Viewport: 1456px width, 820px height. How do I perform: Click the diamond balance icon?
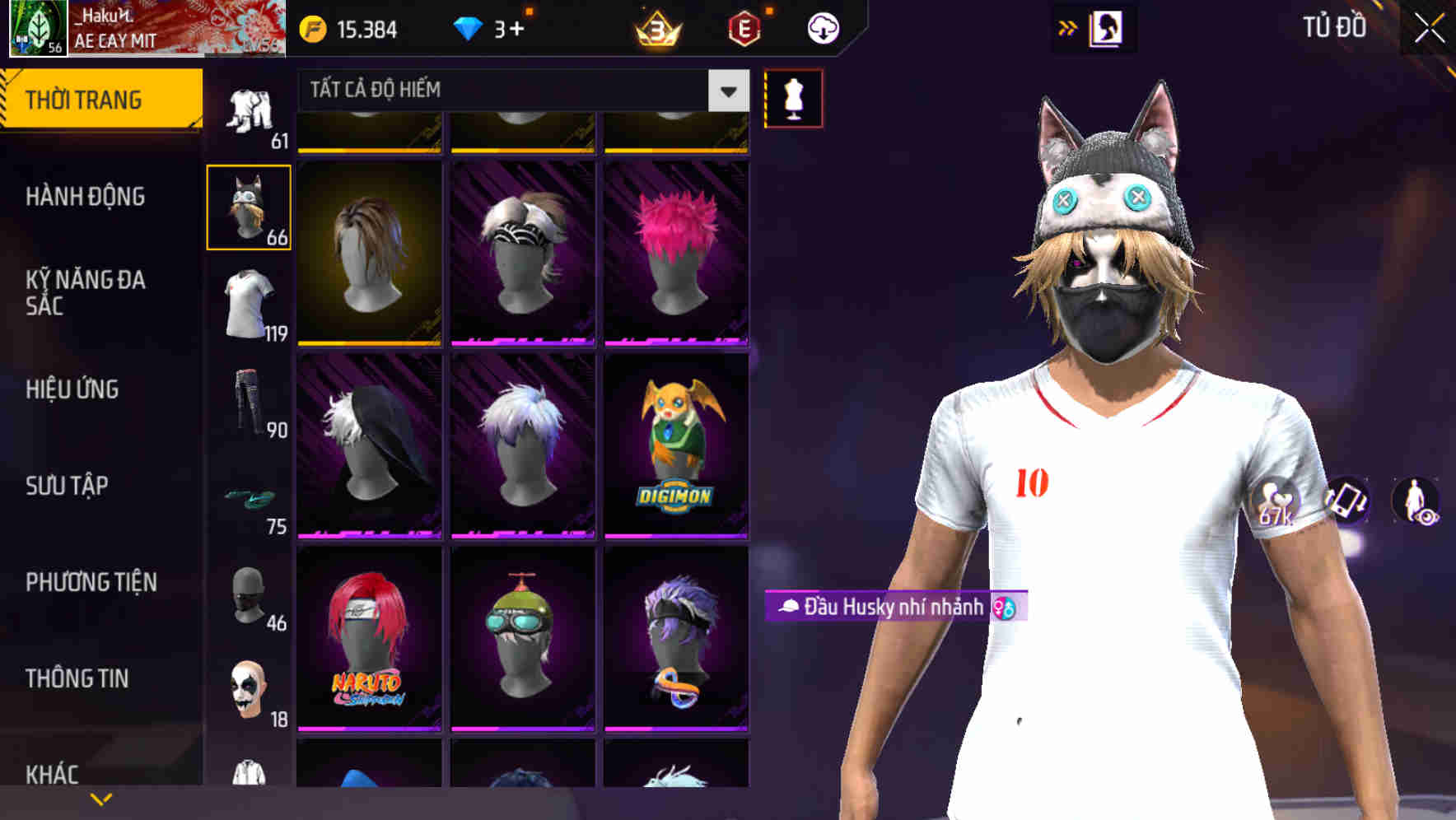(x=468, y=27)
